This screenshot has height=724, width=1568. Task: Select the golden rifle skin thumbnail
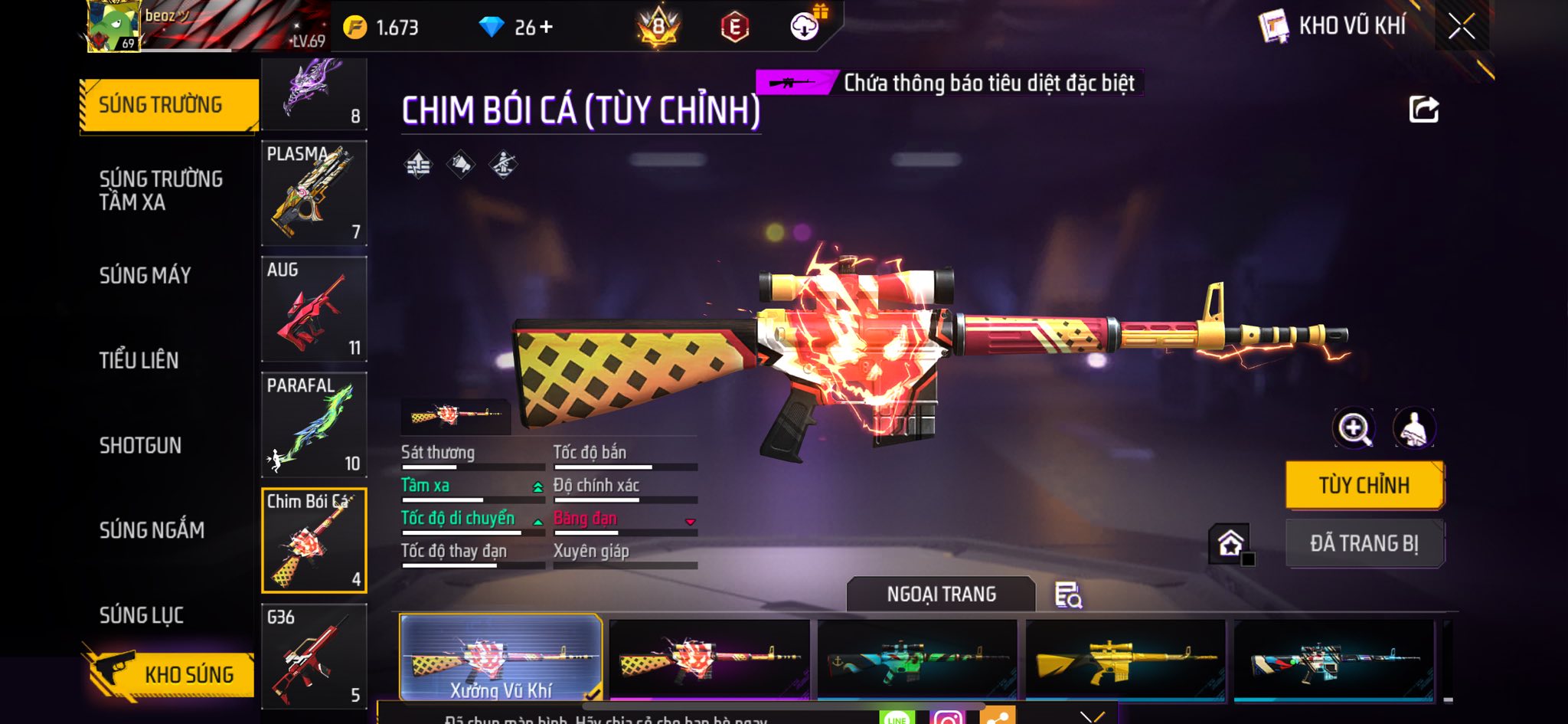(x=1125, y=659)
